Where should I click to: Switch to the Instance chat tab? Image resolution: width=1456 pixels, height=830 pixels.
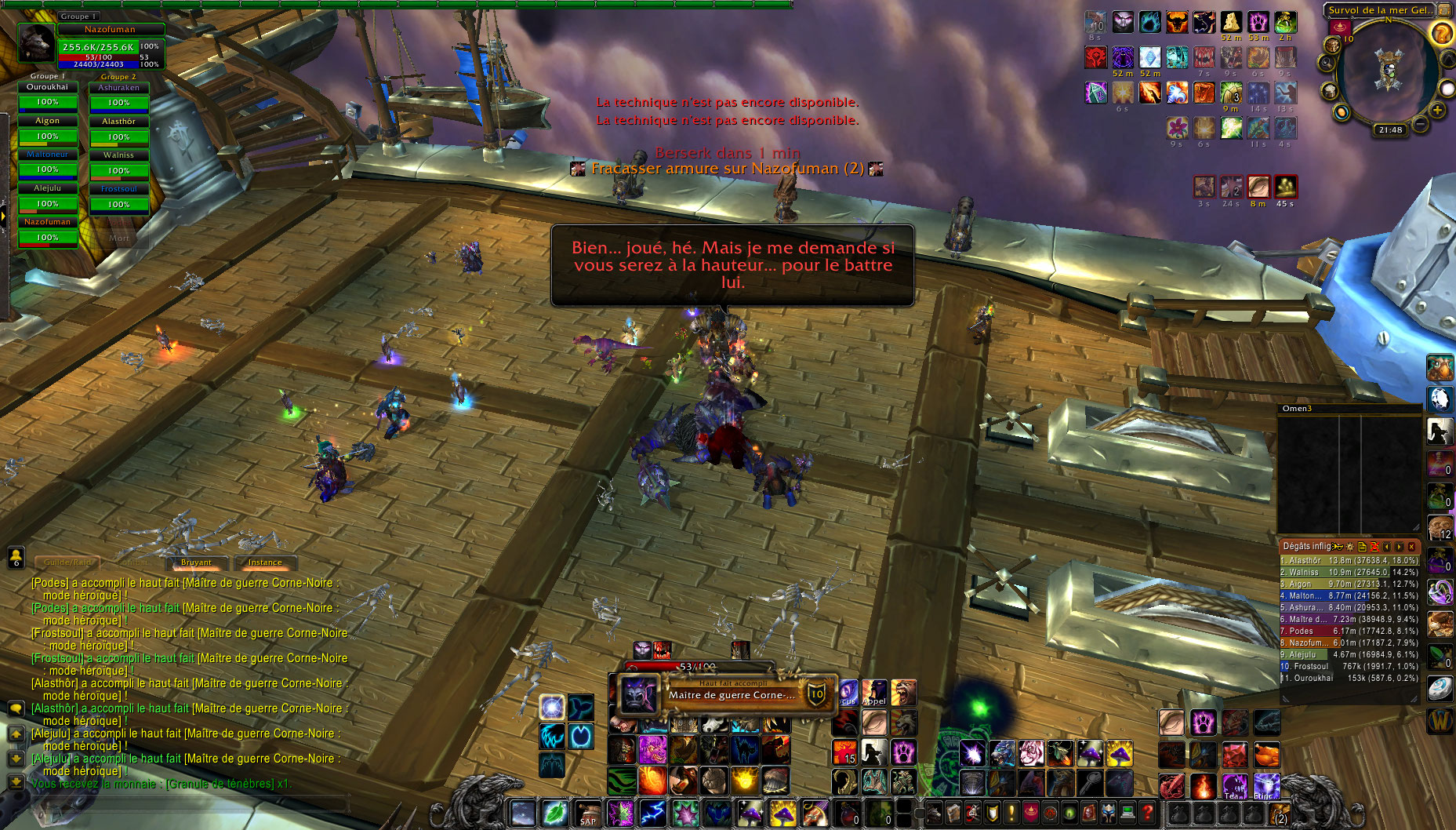(266, 562)
